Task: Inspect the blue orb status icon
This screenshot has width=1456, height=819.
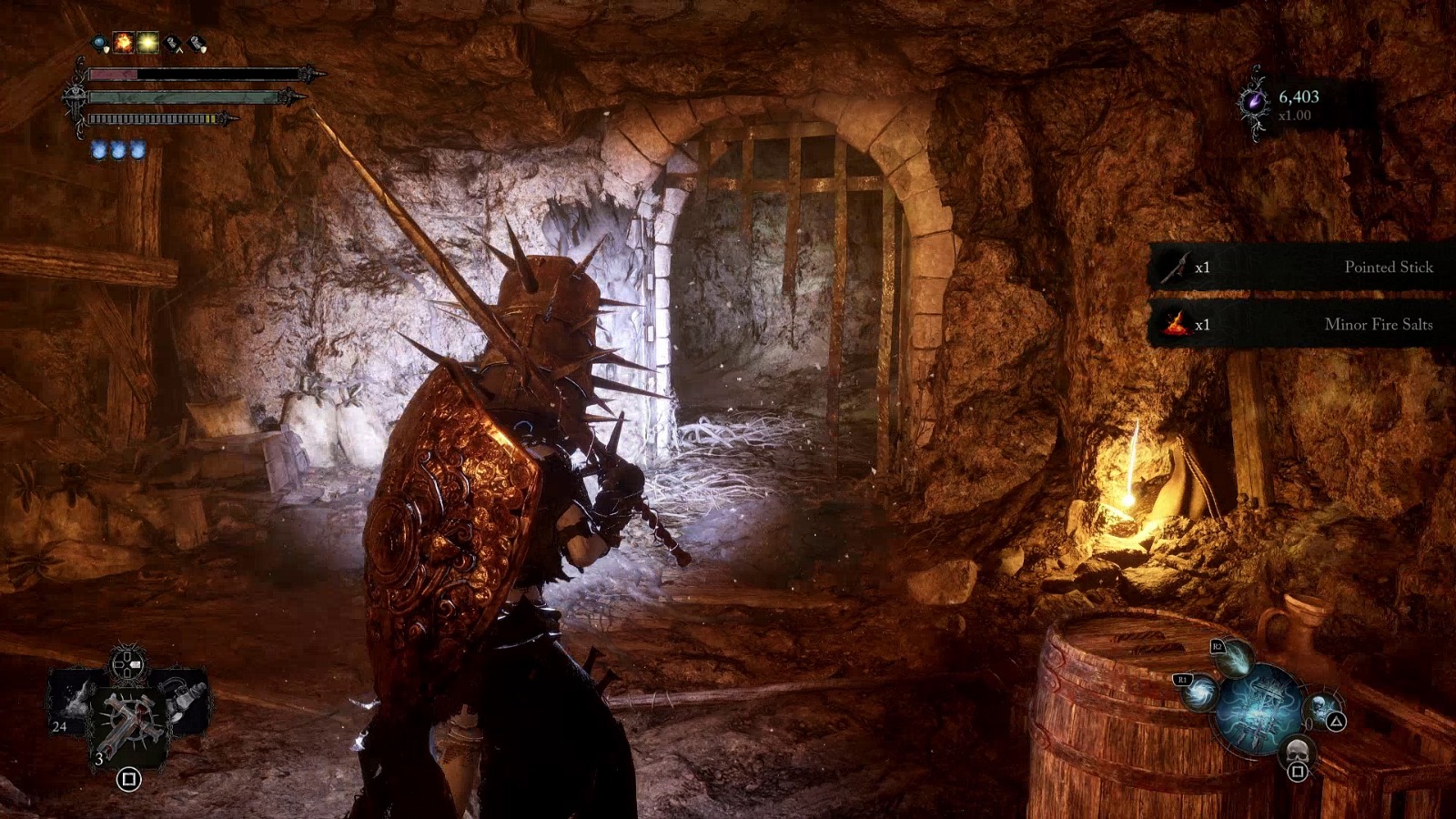Action: coord(100,42)
